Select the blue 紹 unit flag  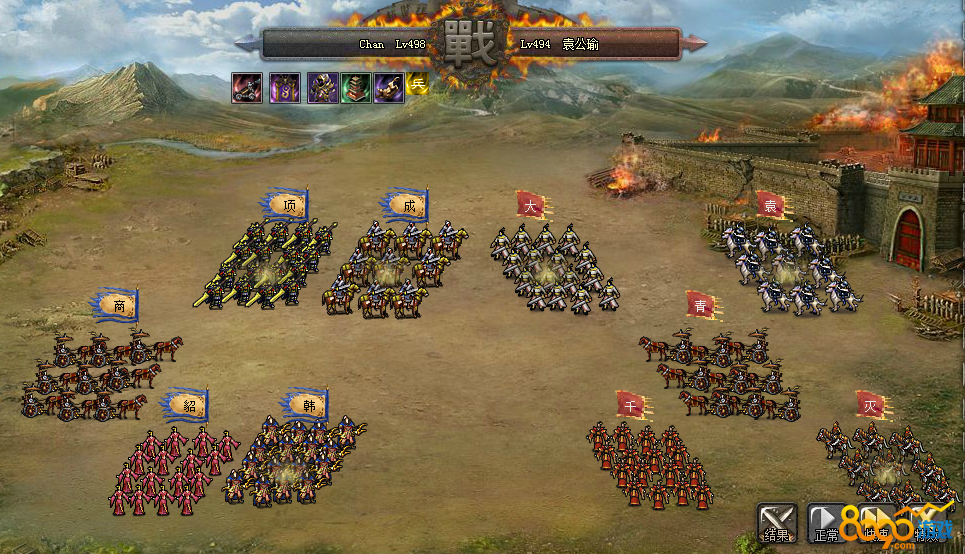click(189, 405)
